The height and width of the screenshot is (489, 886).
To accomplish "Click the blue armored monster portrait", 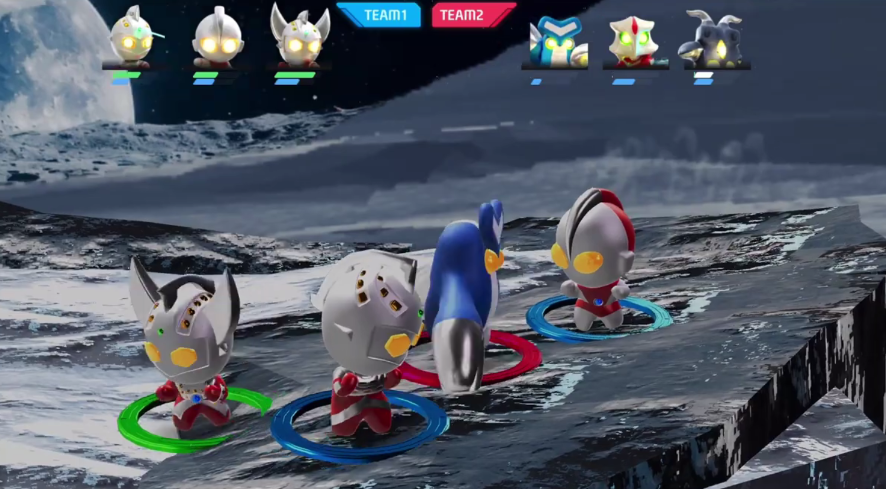I will [x=556, y=42].
